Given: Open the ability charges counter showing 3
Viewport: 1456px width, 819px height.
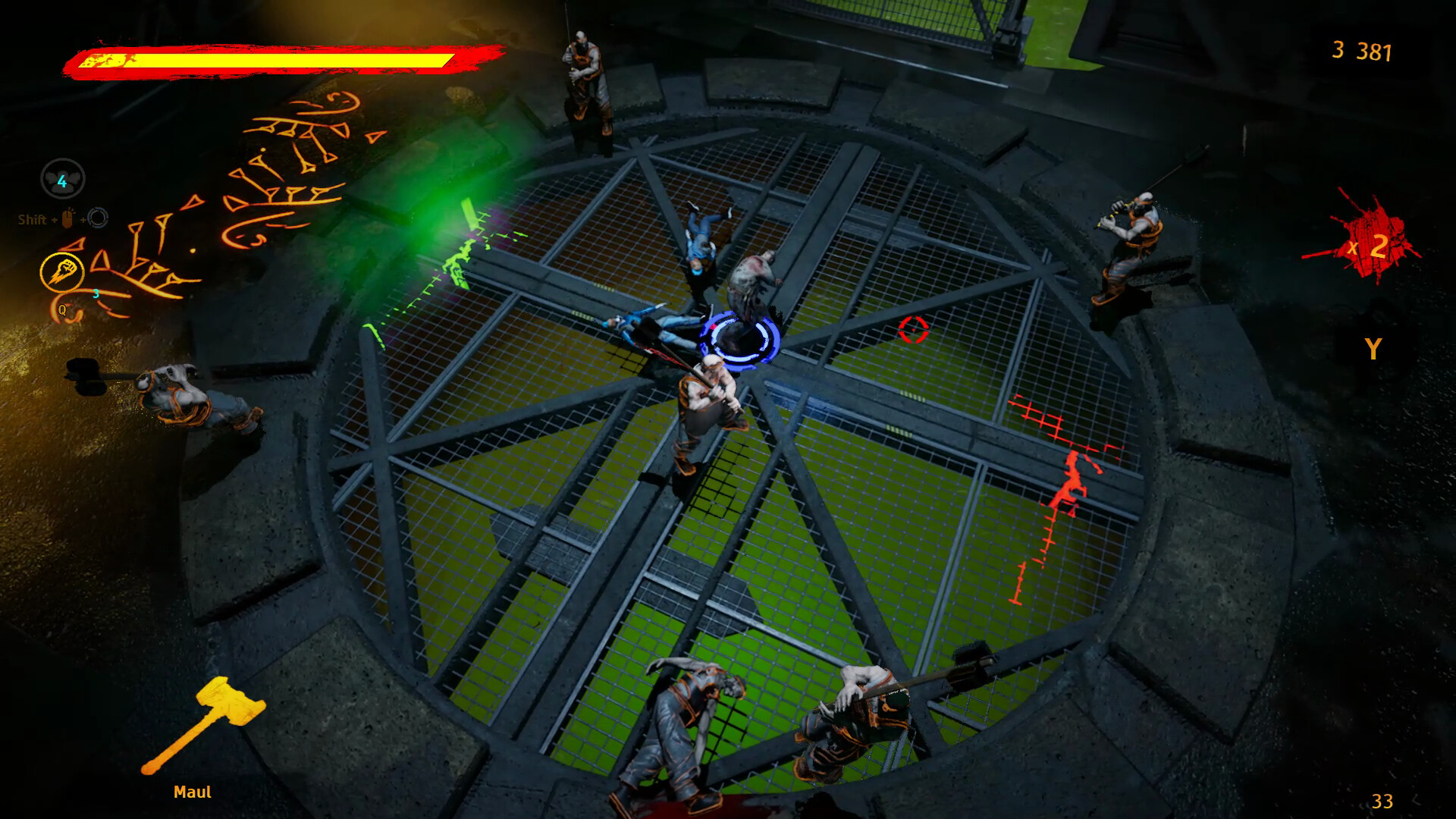Looking at the screenshot, I should [x=94, y=293].
